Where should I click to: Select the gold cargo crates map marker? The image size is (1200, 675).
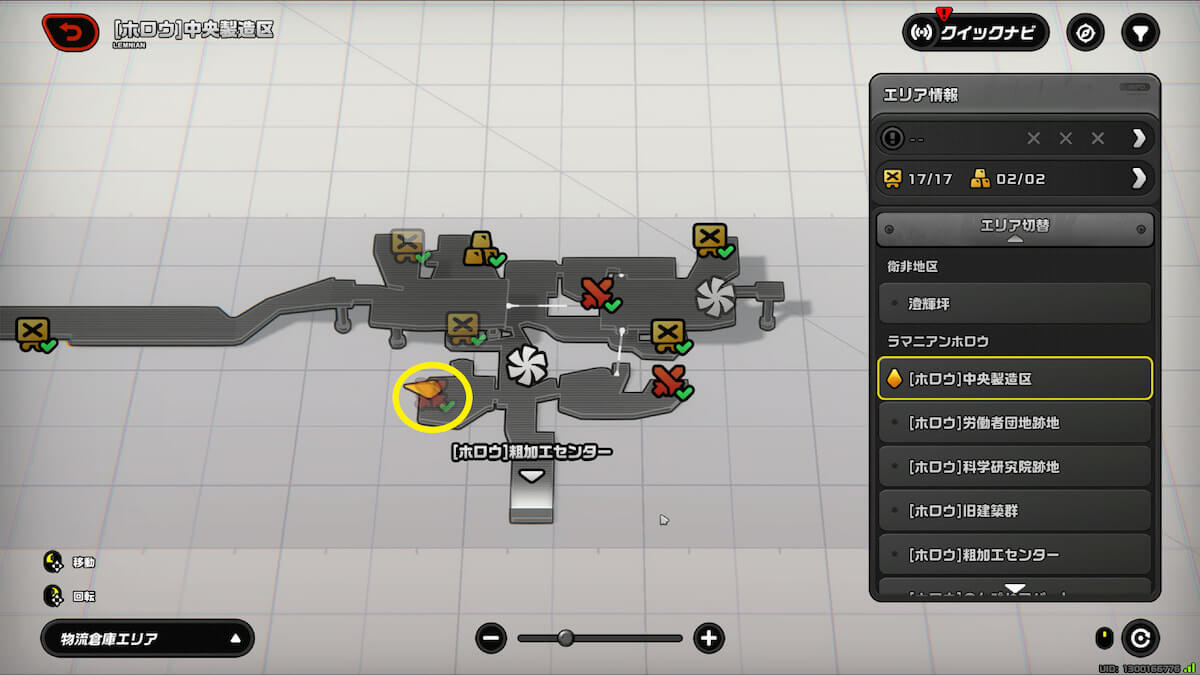(482, 248)
